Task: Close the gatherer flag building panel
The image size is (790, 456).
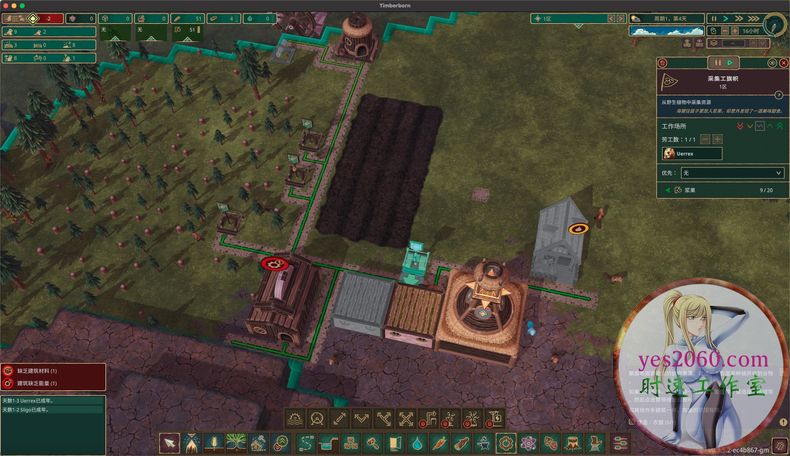Action: click(x=784, y=64)
